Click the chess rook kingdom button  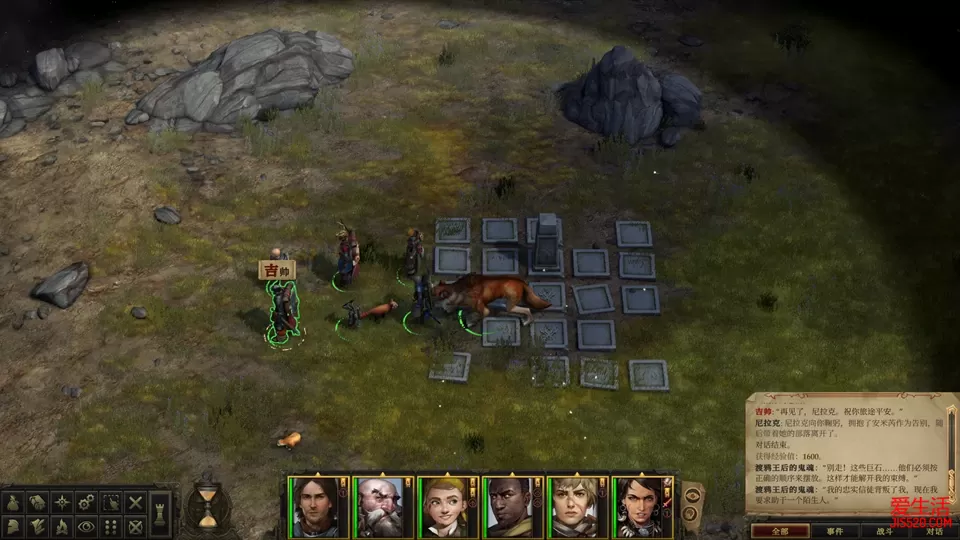pos(161,514)
